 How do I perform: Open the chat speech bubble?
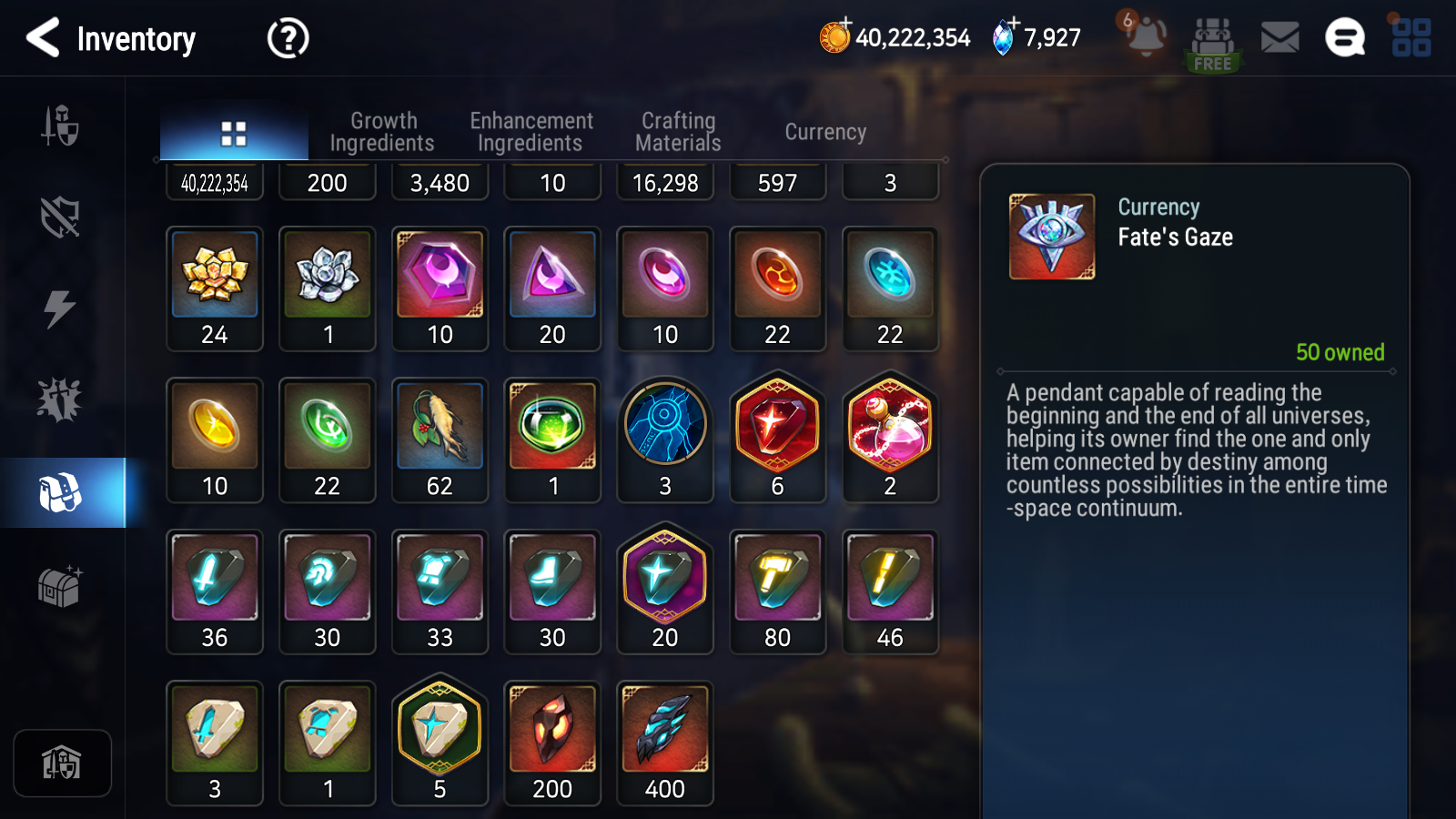coord(1344,38)
